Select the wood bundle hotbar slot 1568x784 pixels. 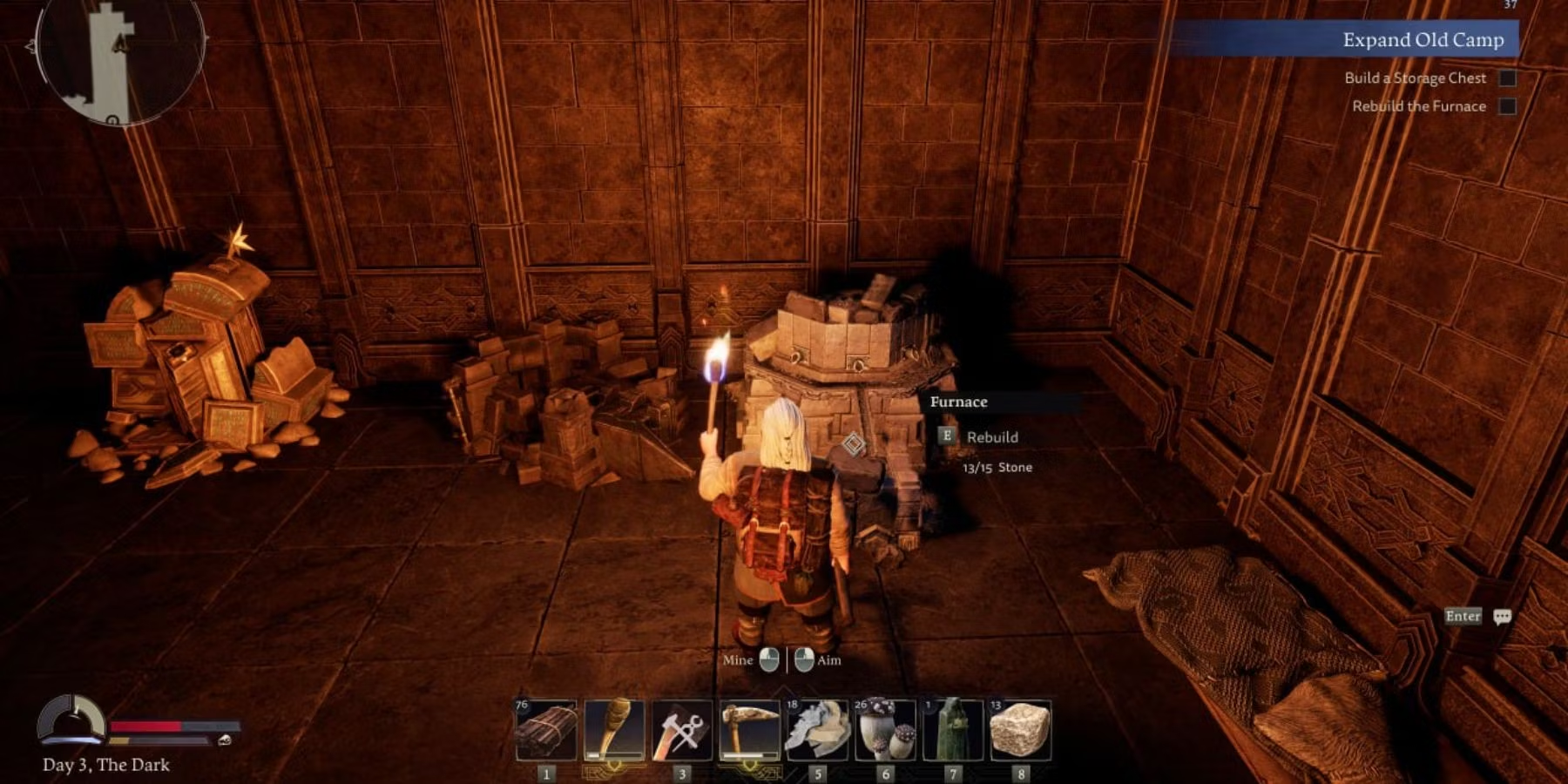tap(546, 730)
